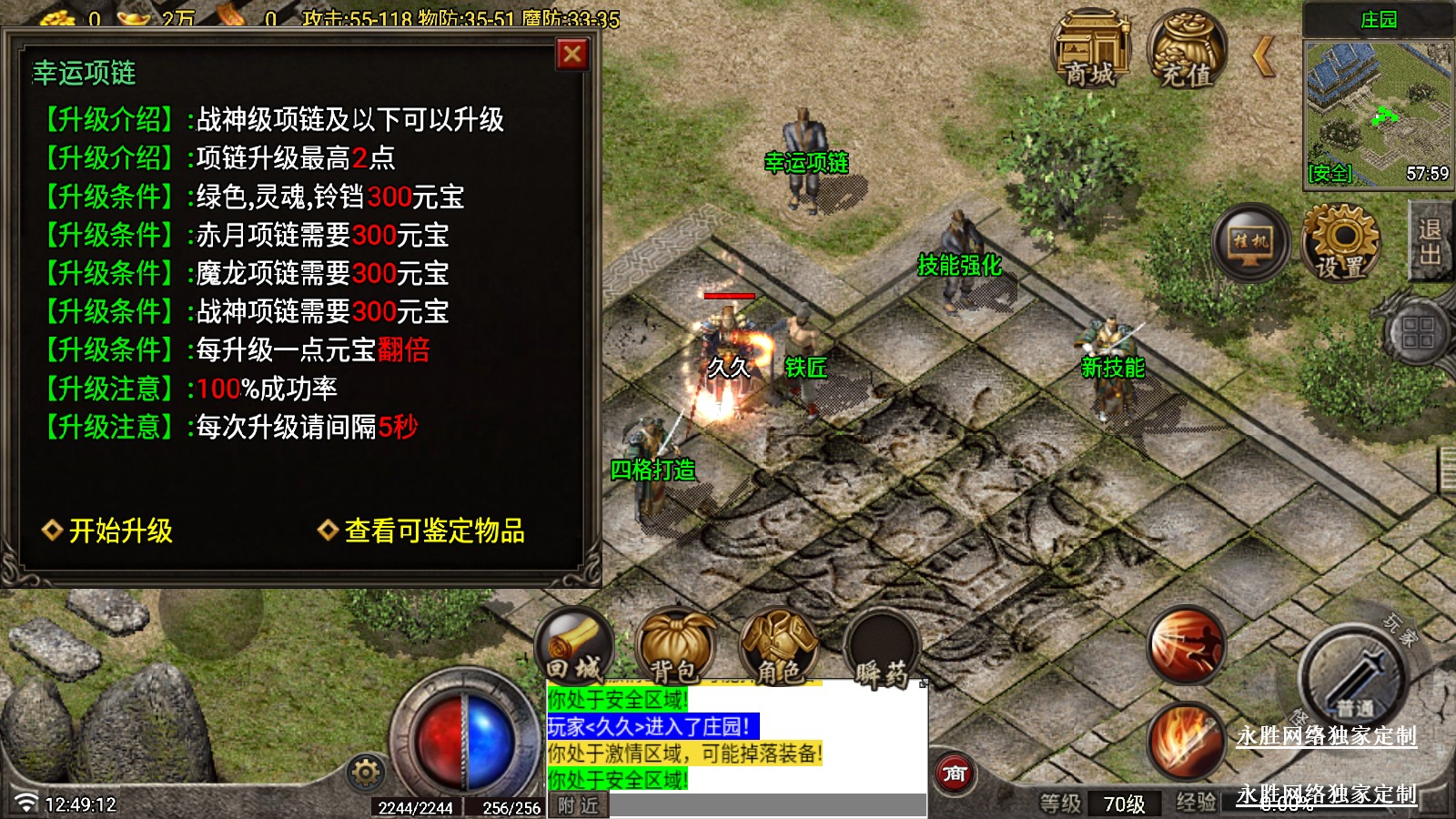Click the round red 商 button

click(954, 773)
